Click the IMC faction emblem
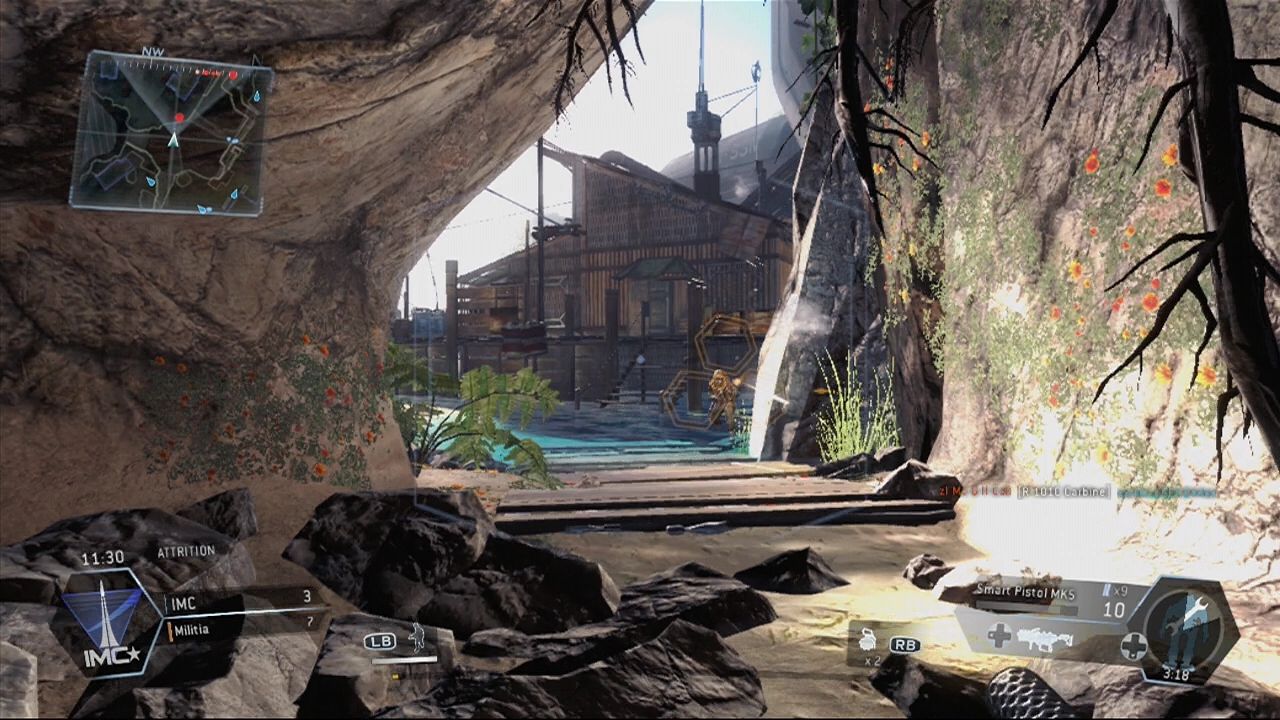Image resolution: width=1280 pixels, height=720 pixels. [x=103, y=622]
